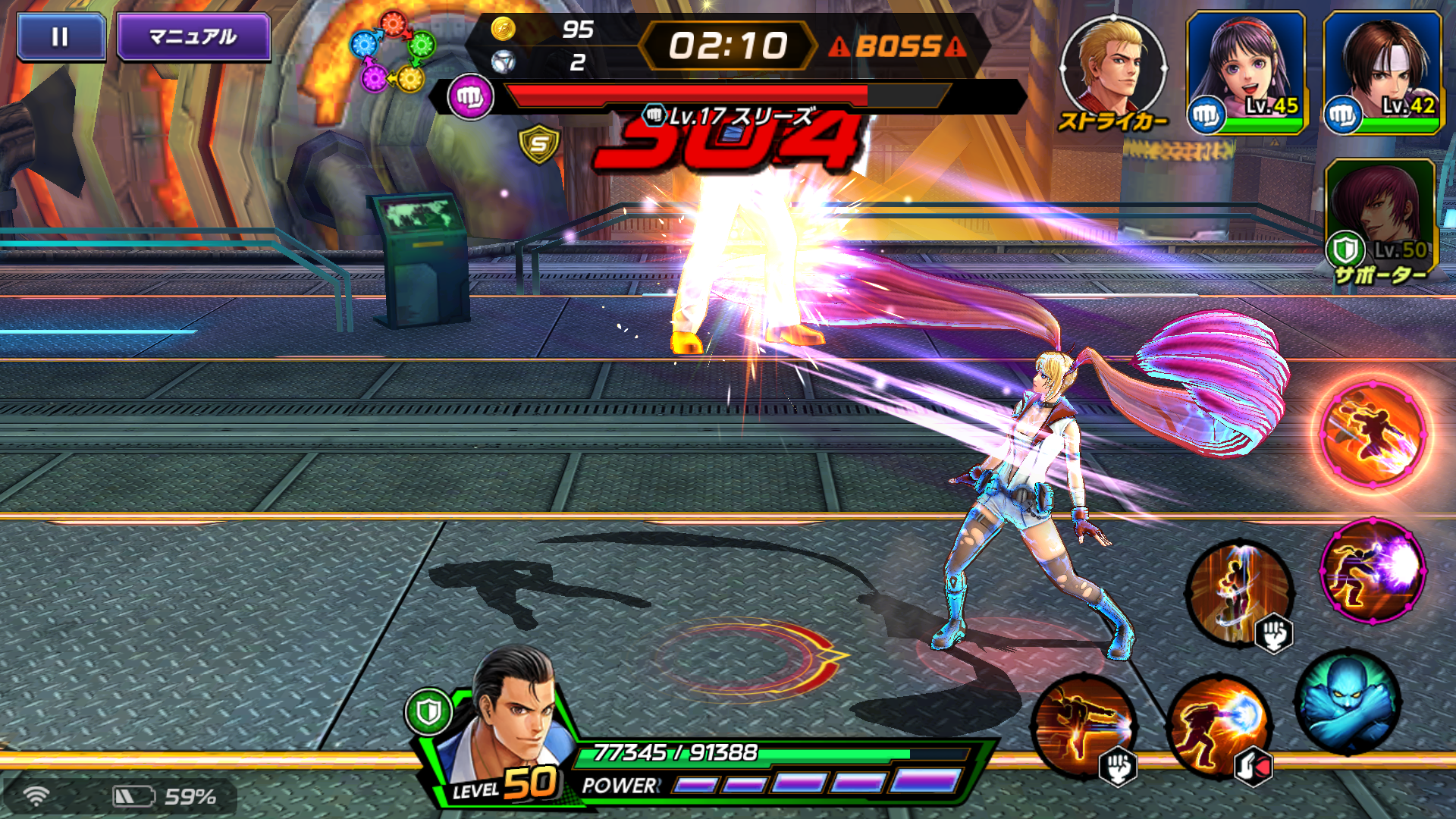
Task: Switch to the Lv.45 purple-haired fighter
Action: pos(1246,72)
